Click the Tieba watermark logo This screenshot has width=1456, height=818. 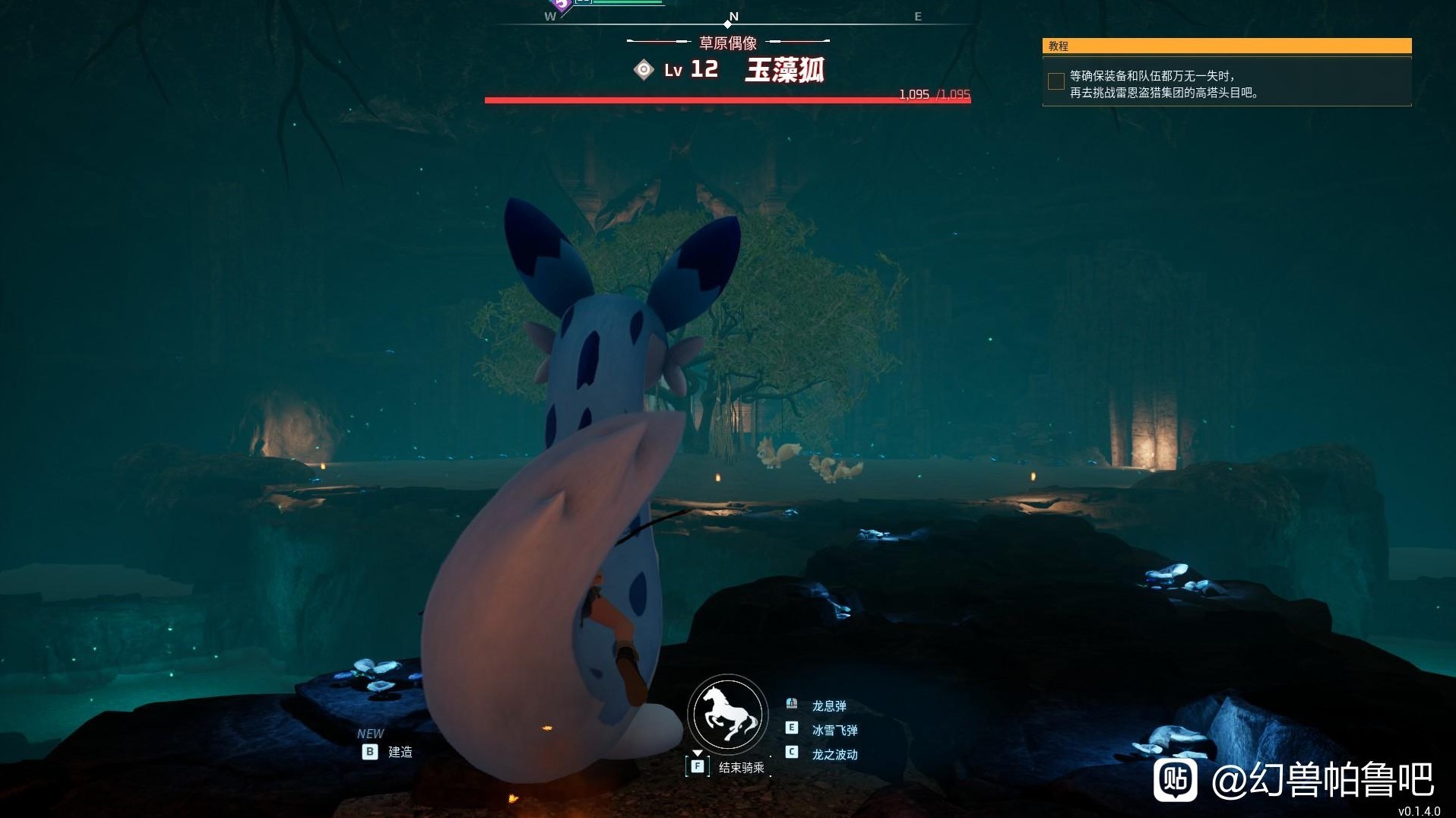(x=1175, y=780)
